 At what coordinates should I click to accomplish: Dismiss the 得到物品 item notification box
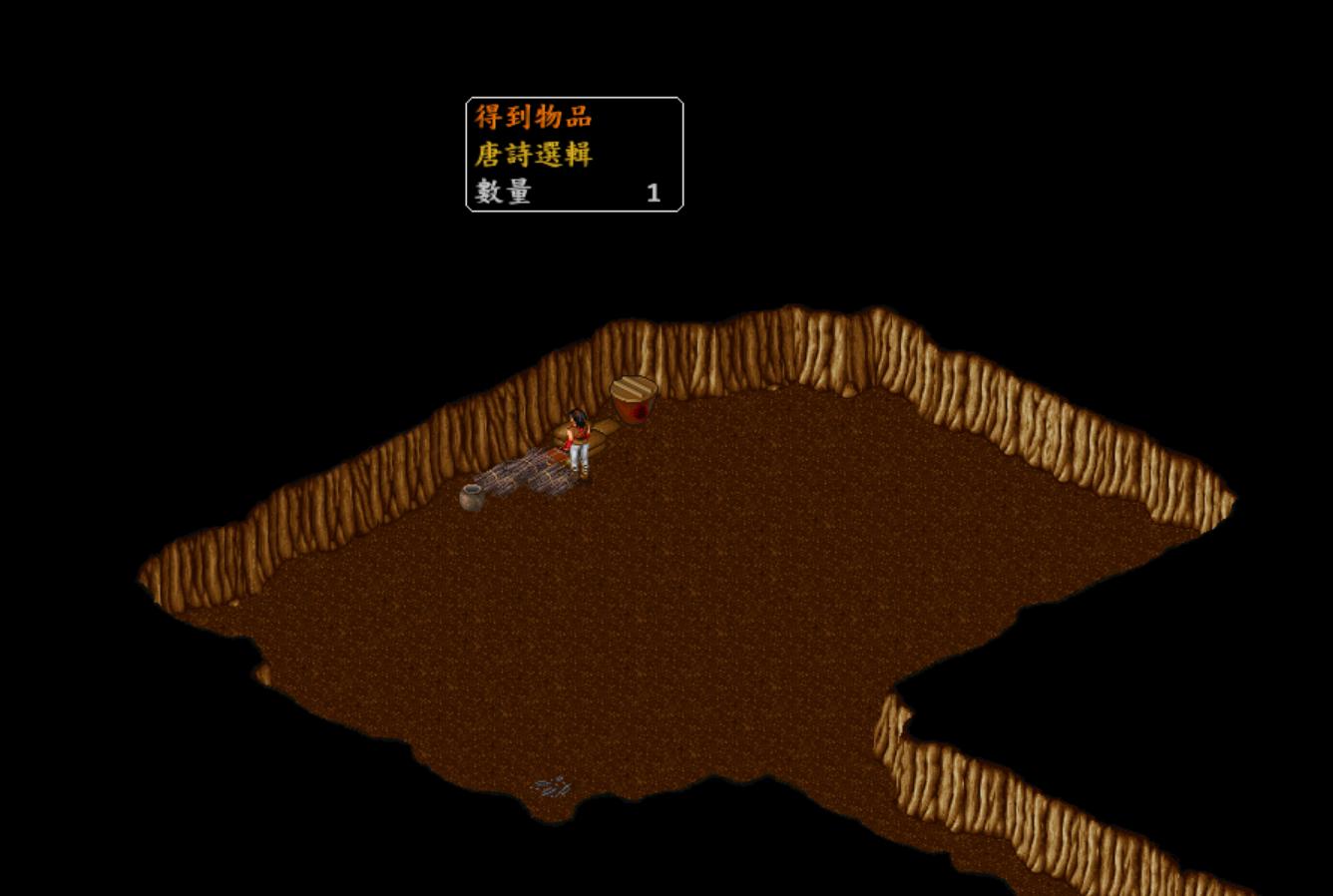(574, 155)
